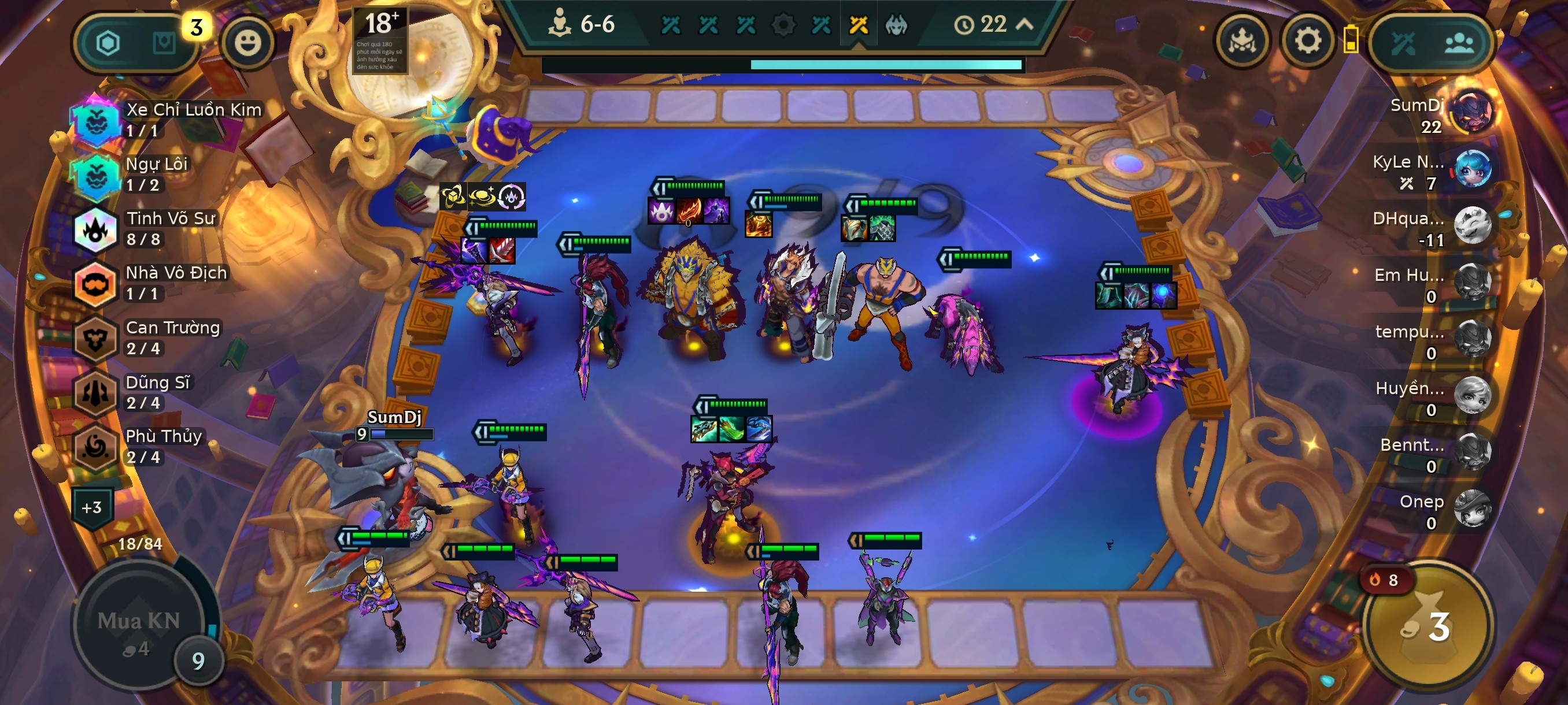Select player KyLe N in scoreboard
Viewport: 1568px width, 705px height.
(1473, 169)
